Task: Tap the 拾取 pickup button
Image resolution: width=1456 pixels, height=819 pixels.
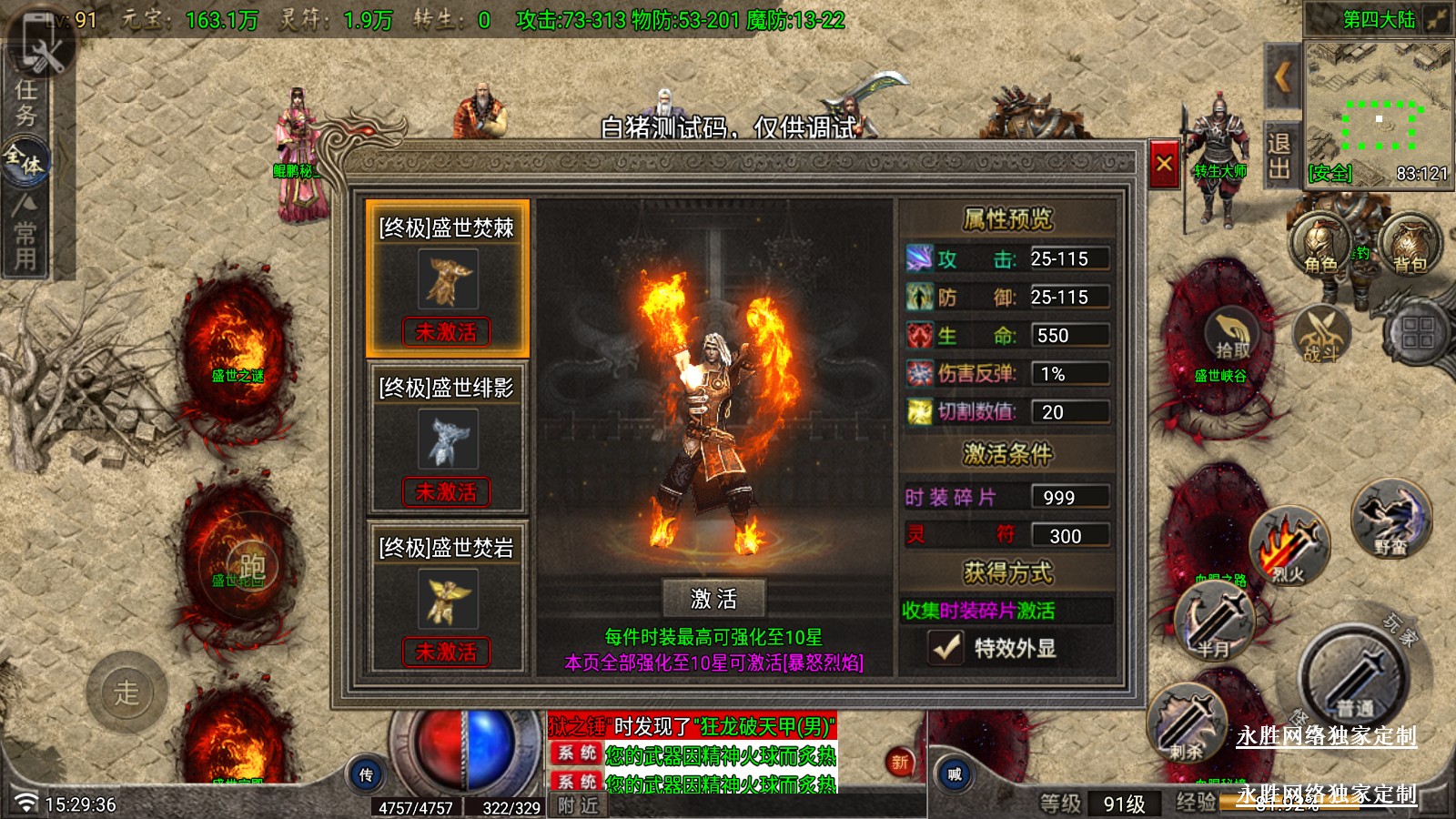Action: [x=1232, y=335]
